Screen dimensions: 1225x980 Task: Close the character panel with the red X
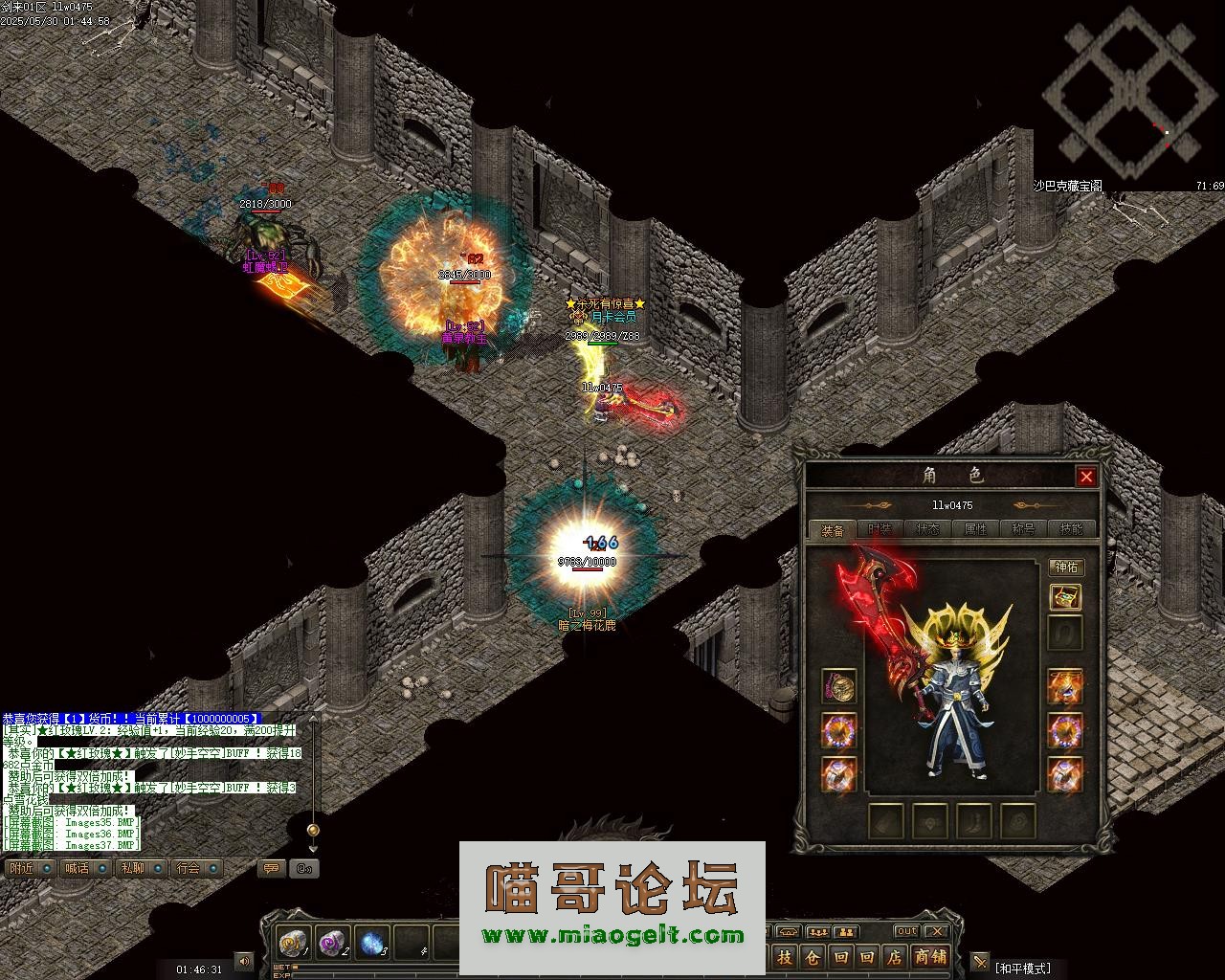coord(1085,477)
